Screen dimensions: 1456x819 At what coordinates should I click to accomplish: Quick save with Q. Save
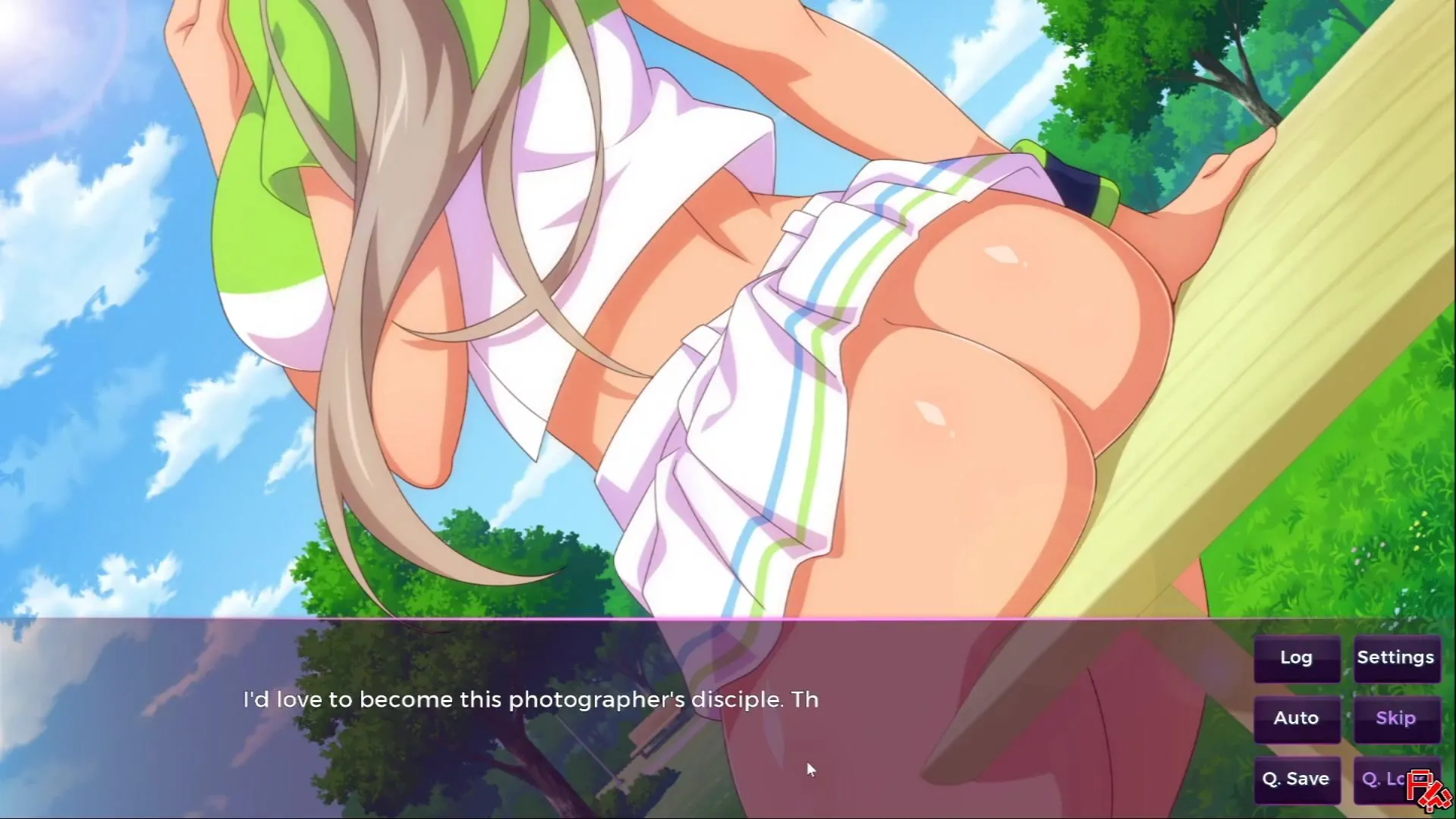(x=1296, y=779)
